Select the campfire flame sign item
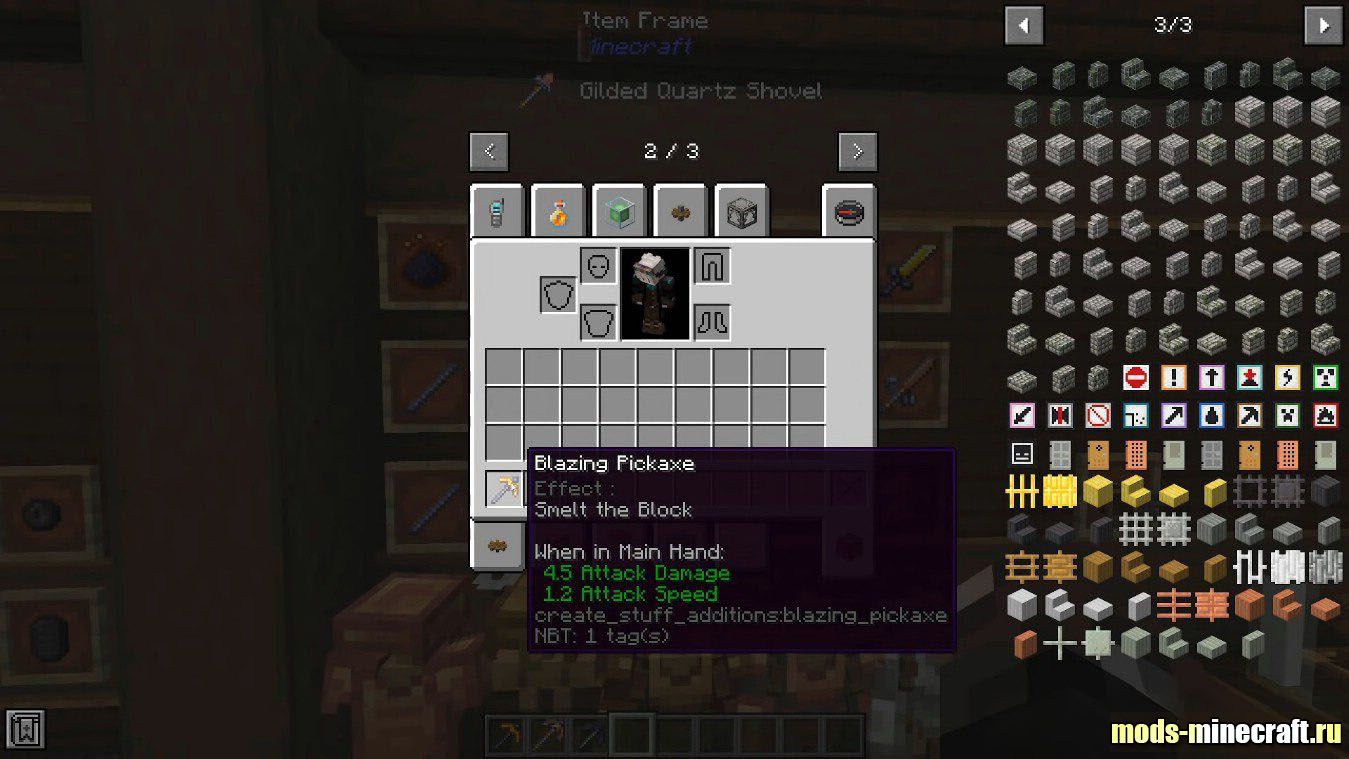Screen dimensions: 1349x759 tap(1325, 415)
